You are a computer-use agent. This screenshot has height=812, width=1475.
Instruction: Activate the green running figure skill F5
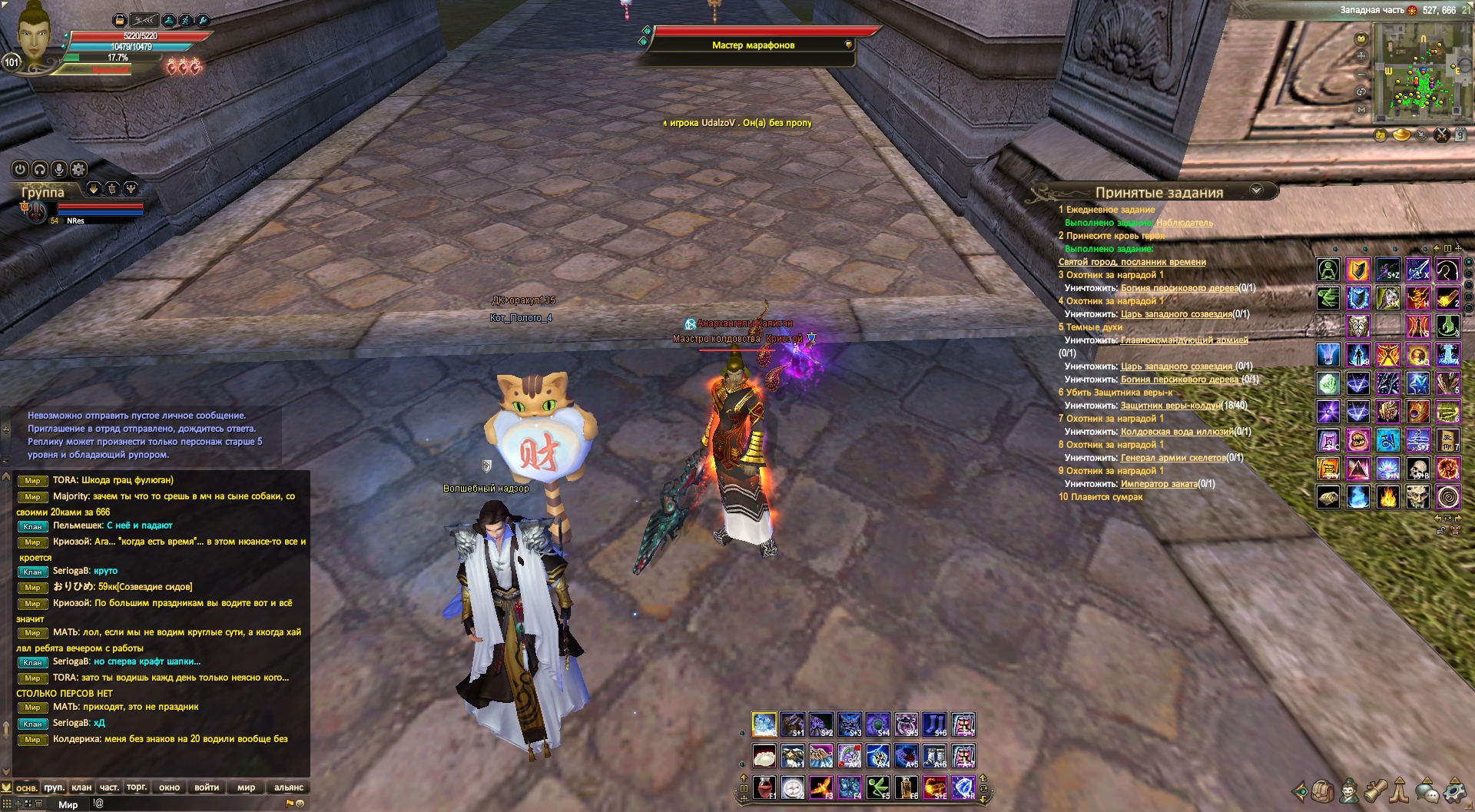point(877,787)
